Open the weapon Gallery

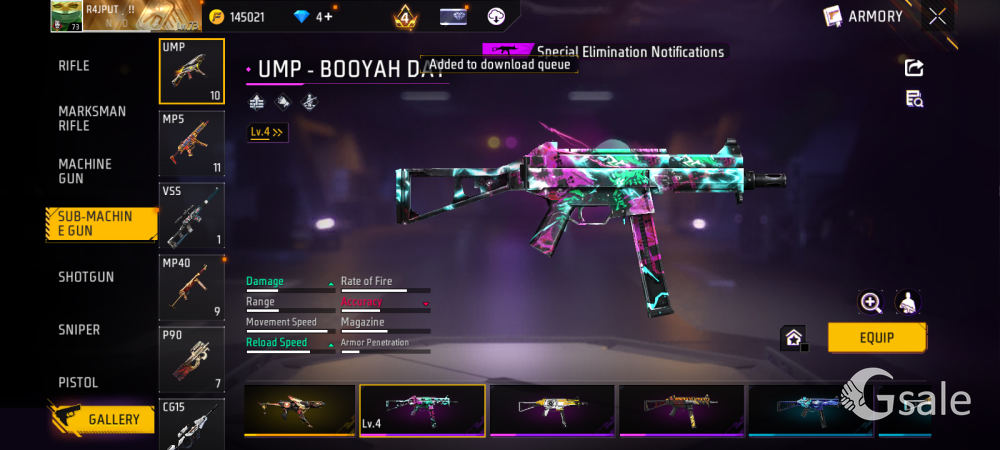pos(102,419)
